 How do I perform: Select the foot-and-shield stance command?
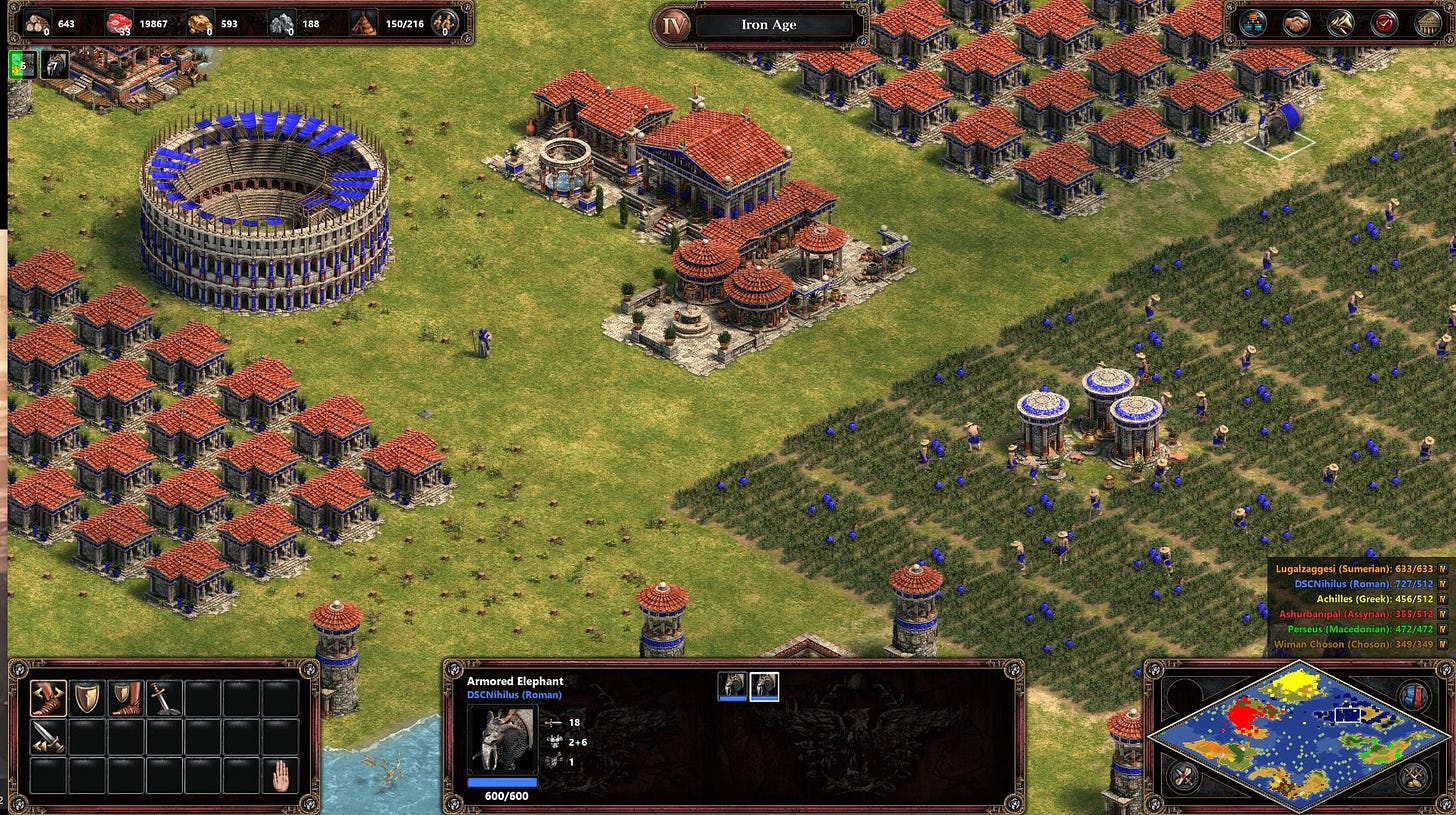coord(125,698)
